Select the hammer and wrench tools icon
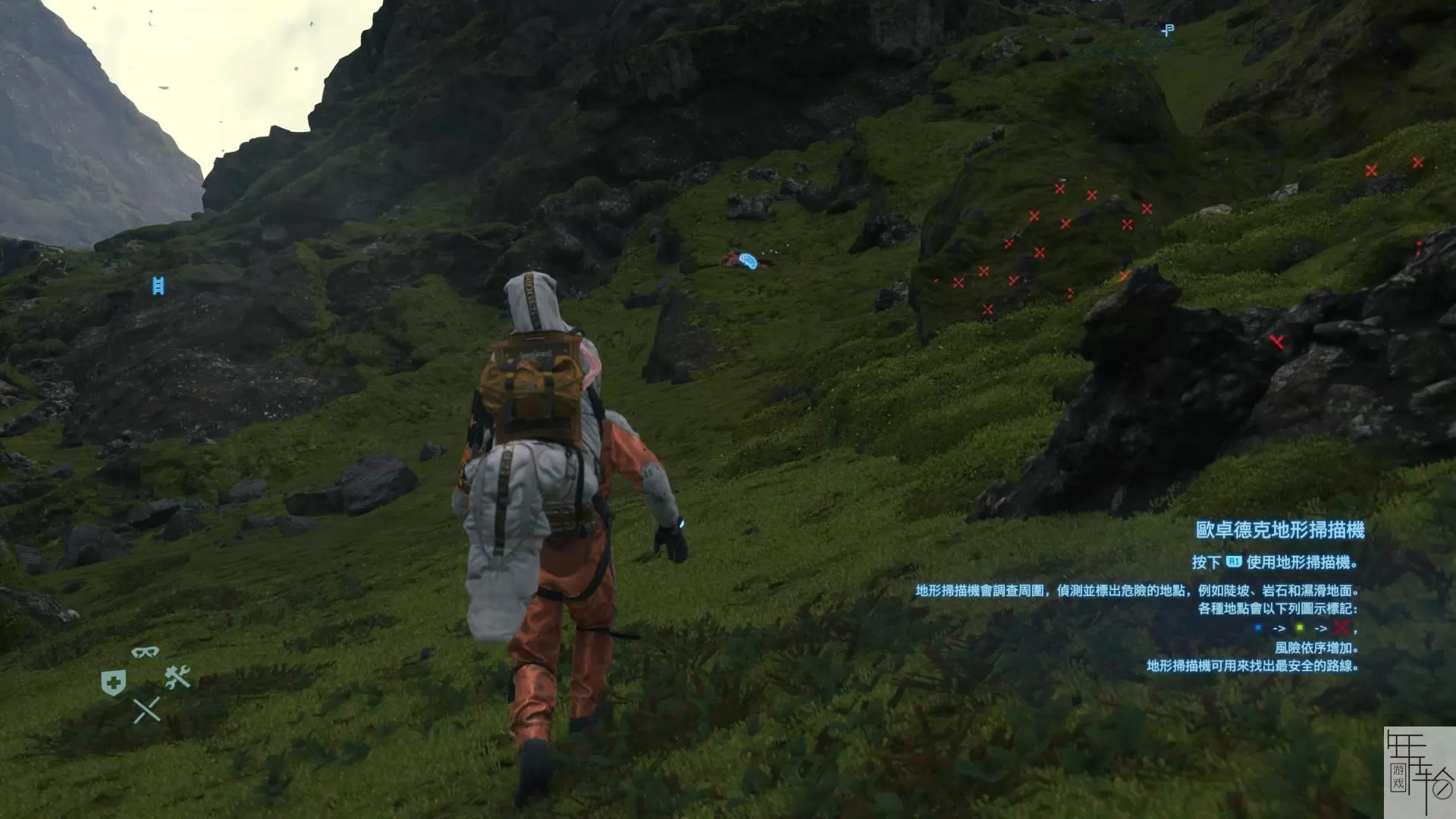The height and width of the screenshot is (819, 1456). point(177,679)
